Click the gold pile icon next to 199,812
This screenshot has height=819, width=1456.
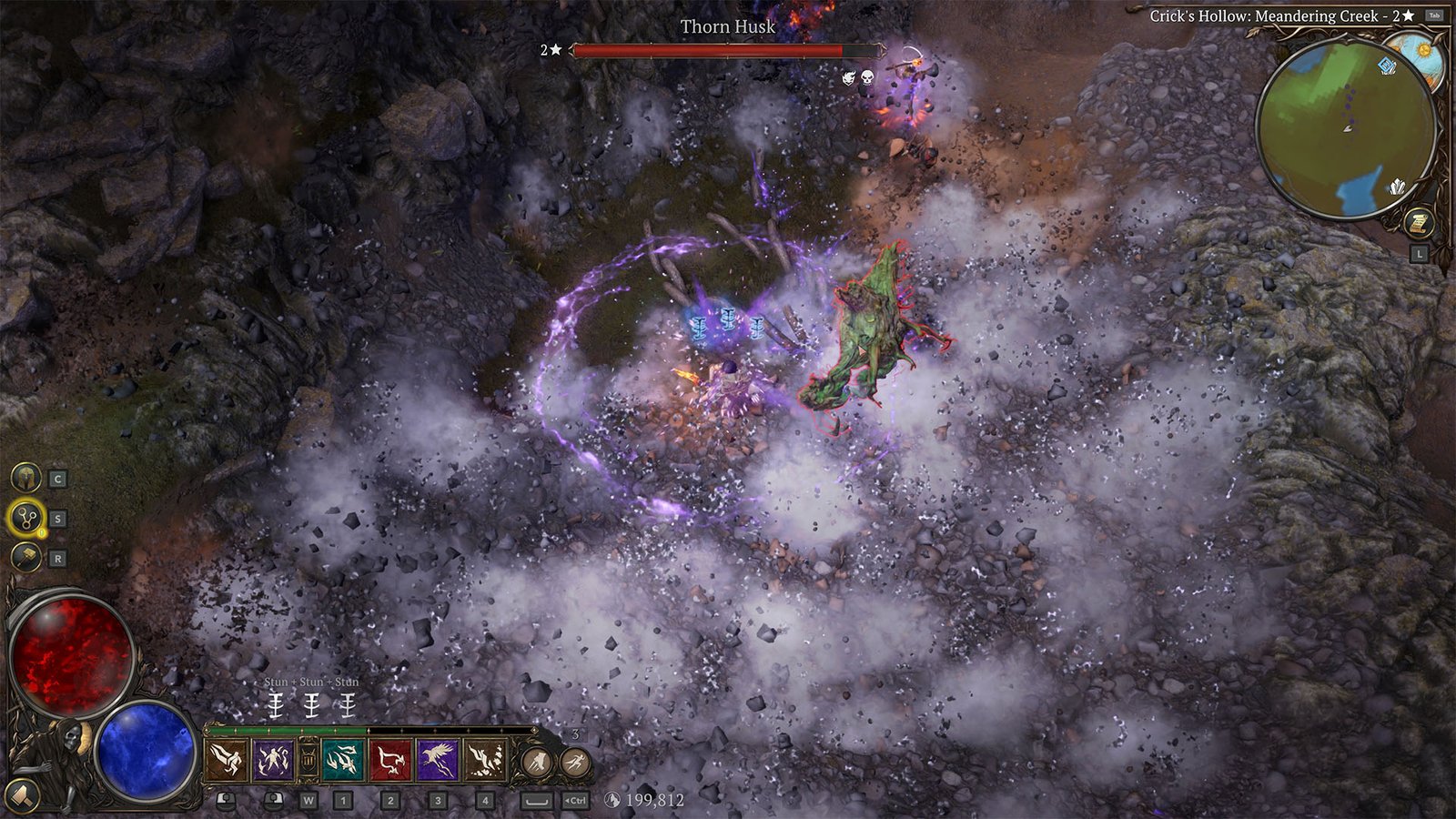coord(611,800)
